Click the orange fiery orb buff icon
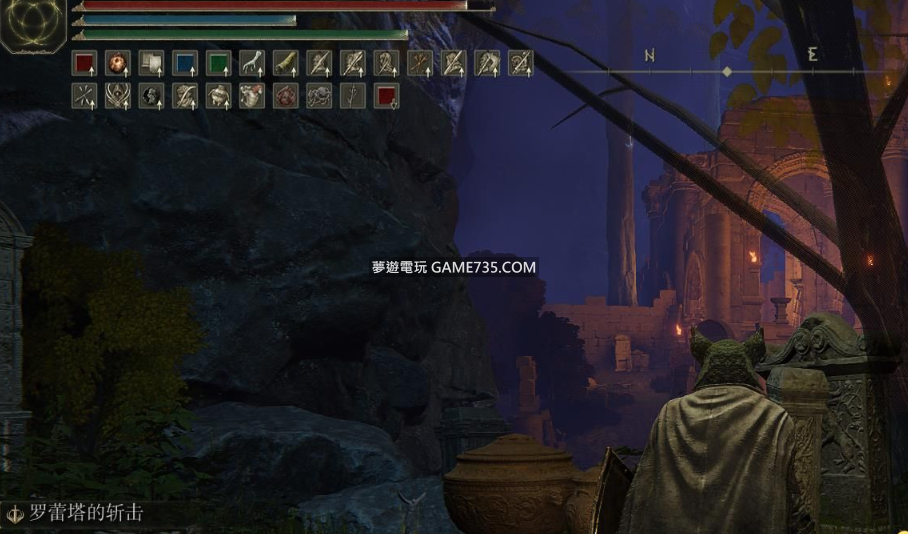 pyautogui.click(x=118, y=64)
